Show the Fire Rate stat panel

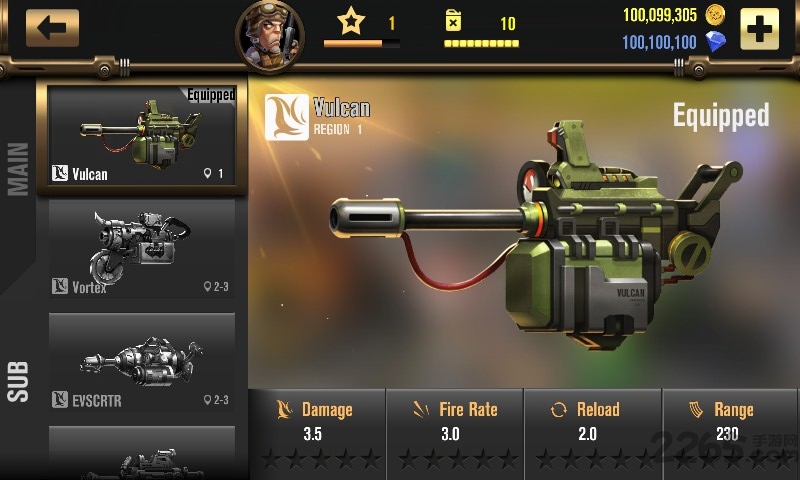click(x=454, y=430)
